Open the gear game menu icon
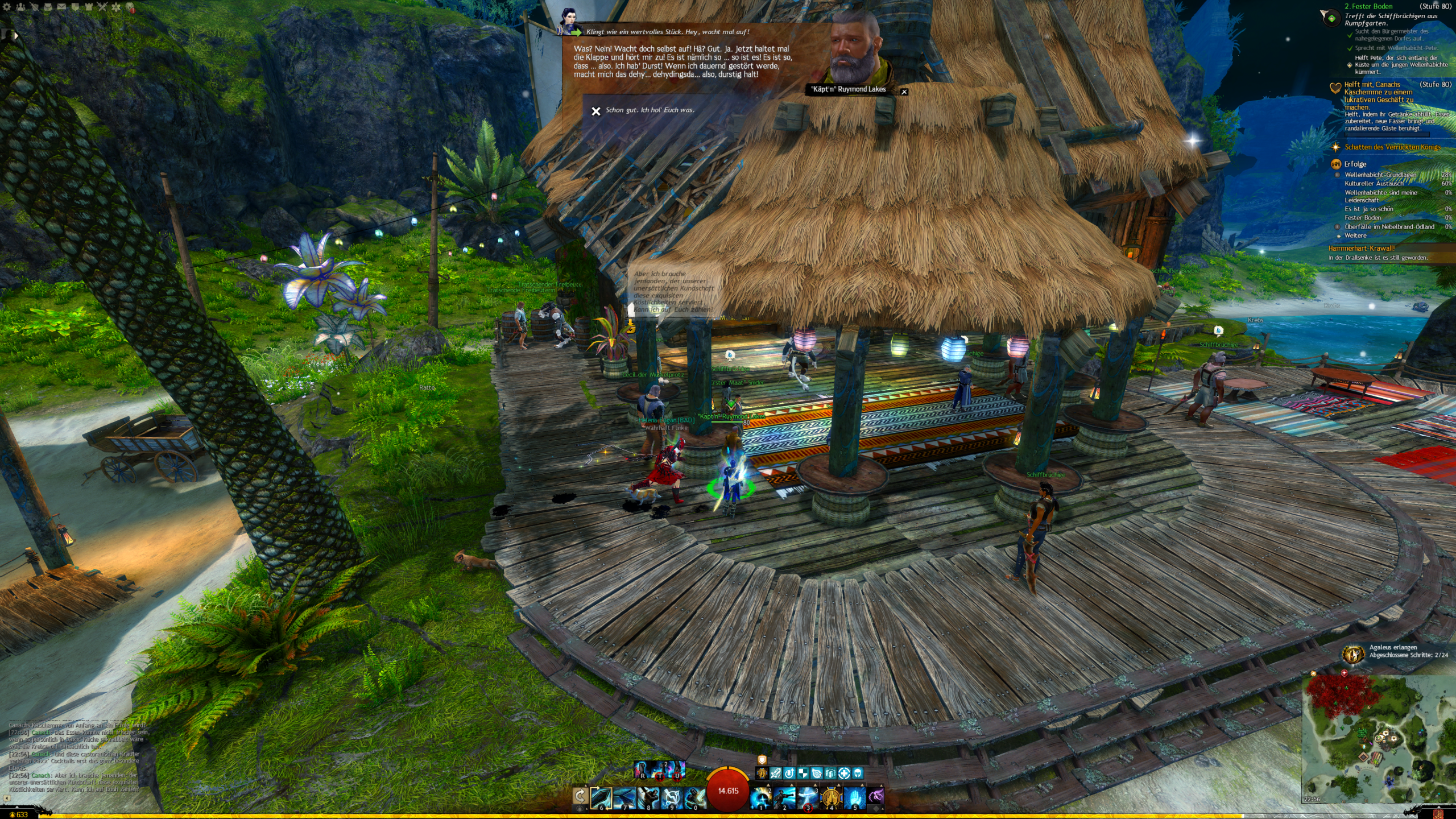This screenshot has width=1456, height=819. (7, 7)
